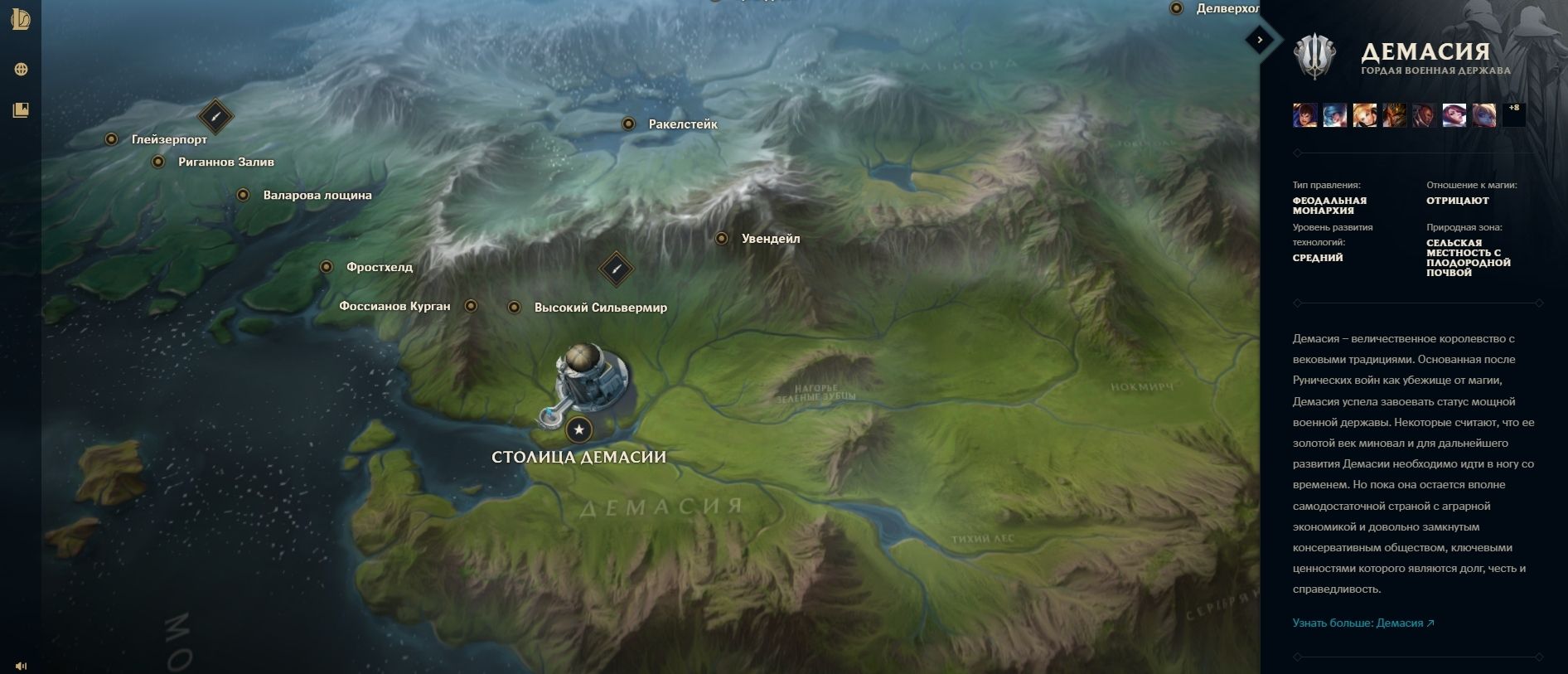Choose the Валарова лощина map marker
The image size is (1568, 674).
click(243, 195)
